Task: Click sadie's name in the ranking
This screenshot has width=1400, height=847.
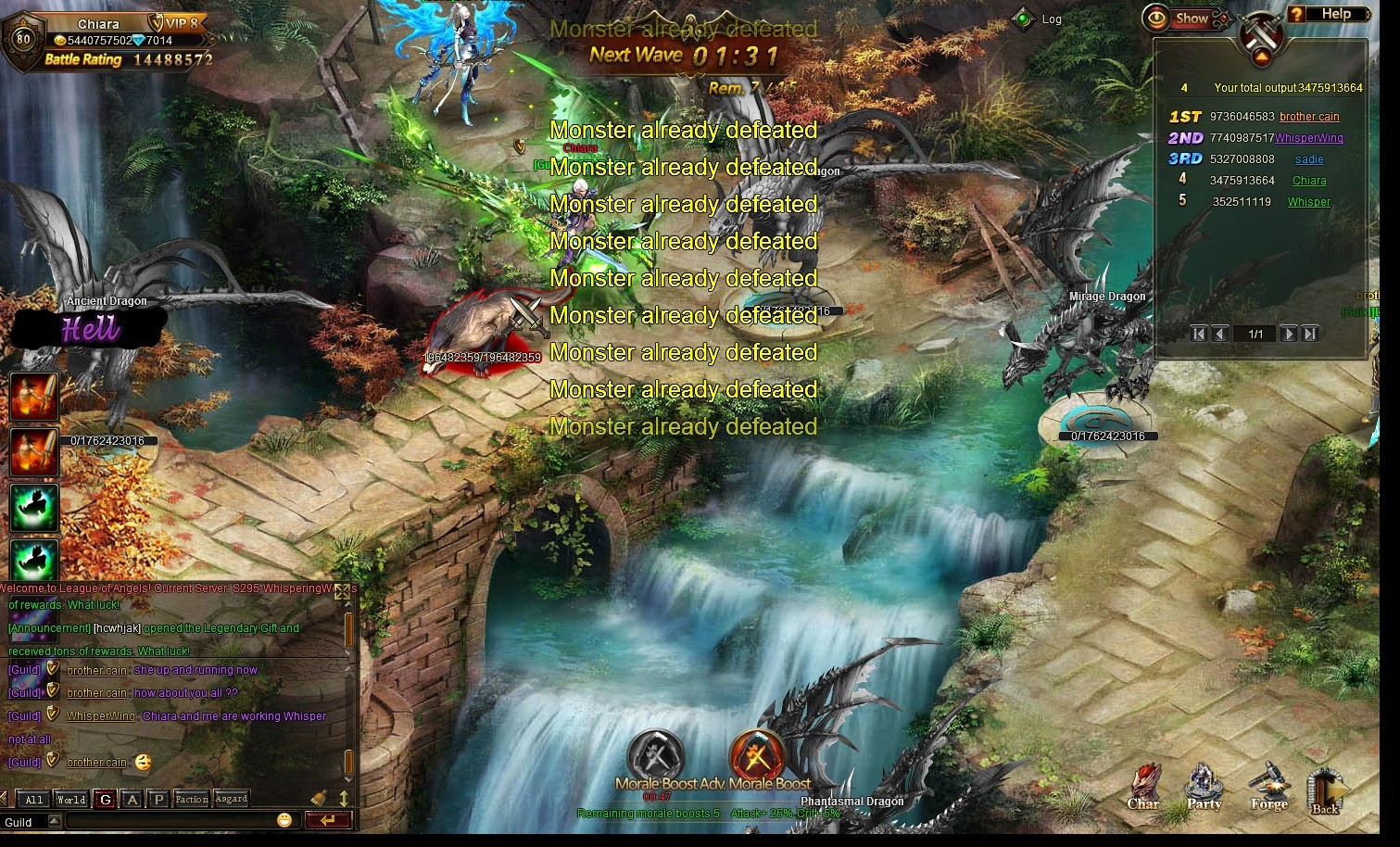Action: [x=1308, y=159]
